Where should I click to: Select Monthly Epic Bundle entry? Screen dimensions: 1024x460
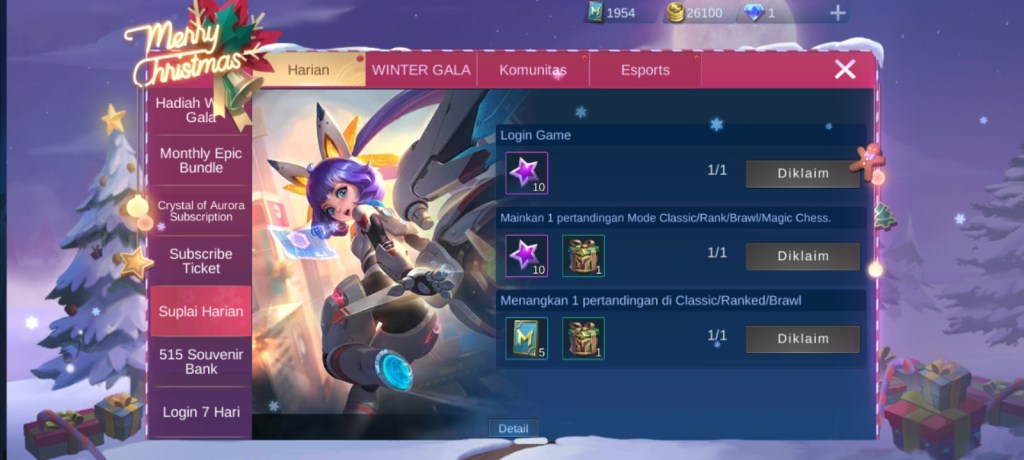(x=200, y=160)
